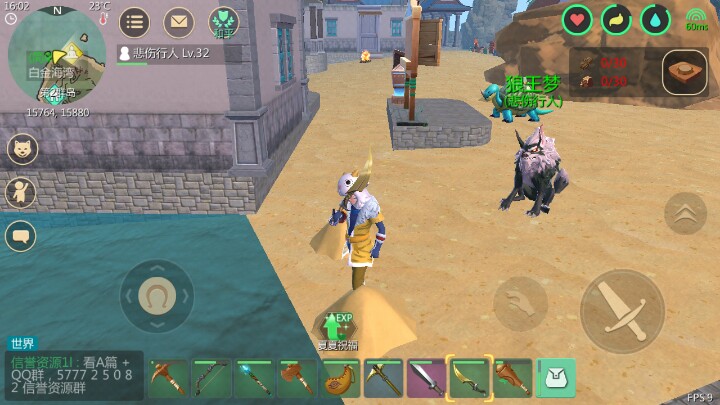Image resolution: width=720 pixels, height=405 pixels.
Task: Select the bow hotbar slot
Action: [211, 379]
